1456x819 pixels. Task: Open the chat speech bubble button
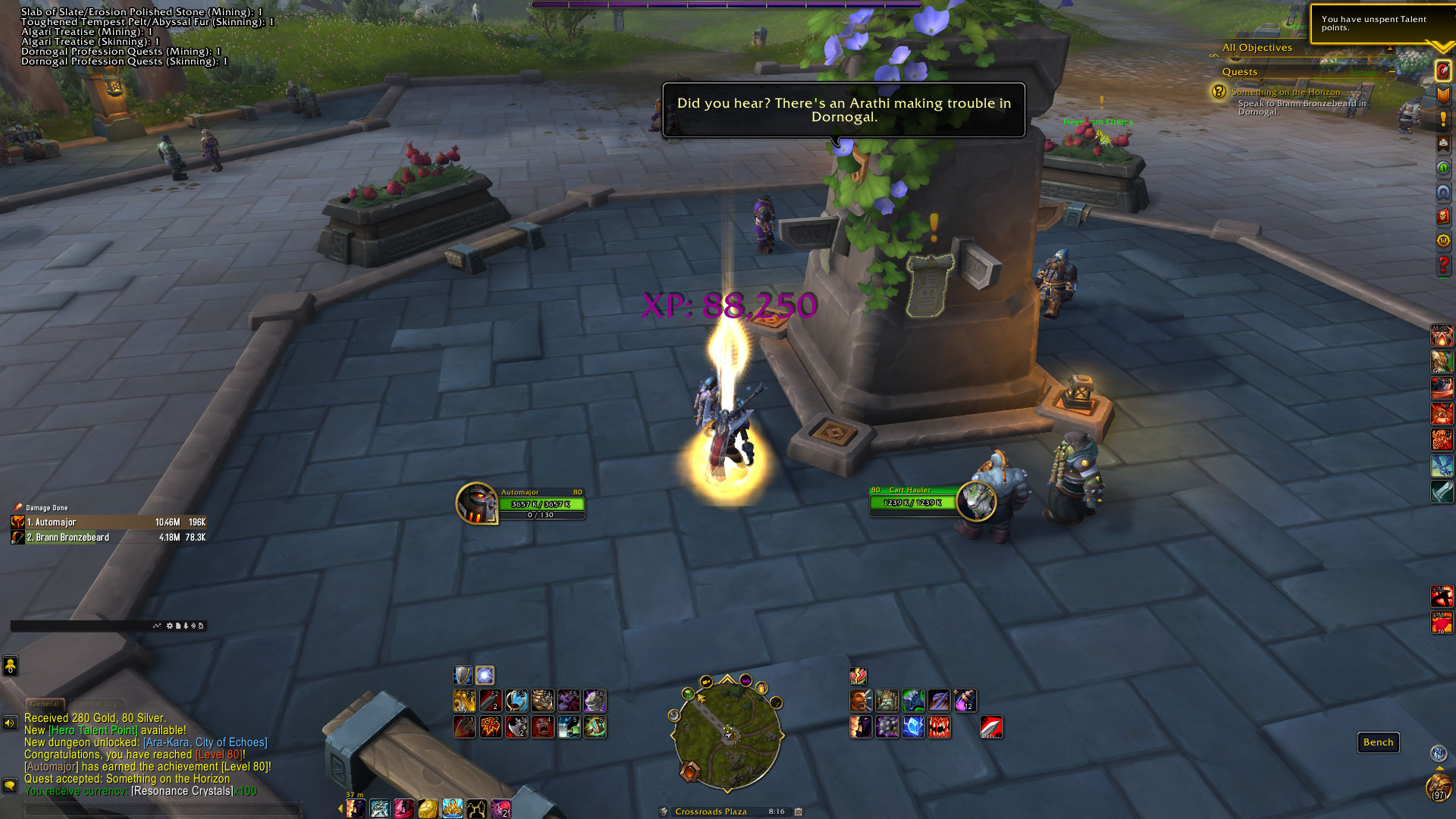(10, 785)
